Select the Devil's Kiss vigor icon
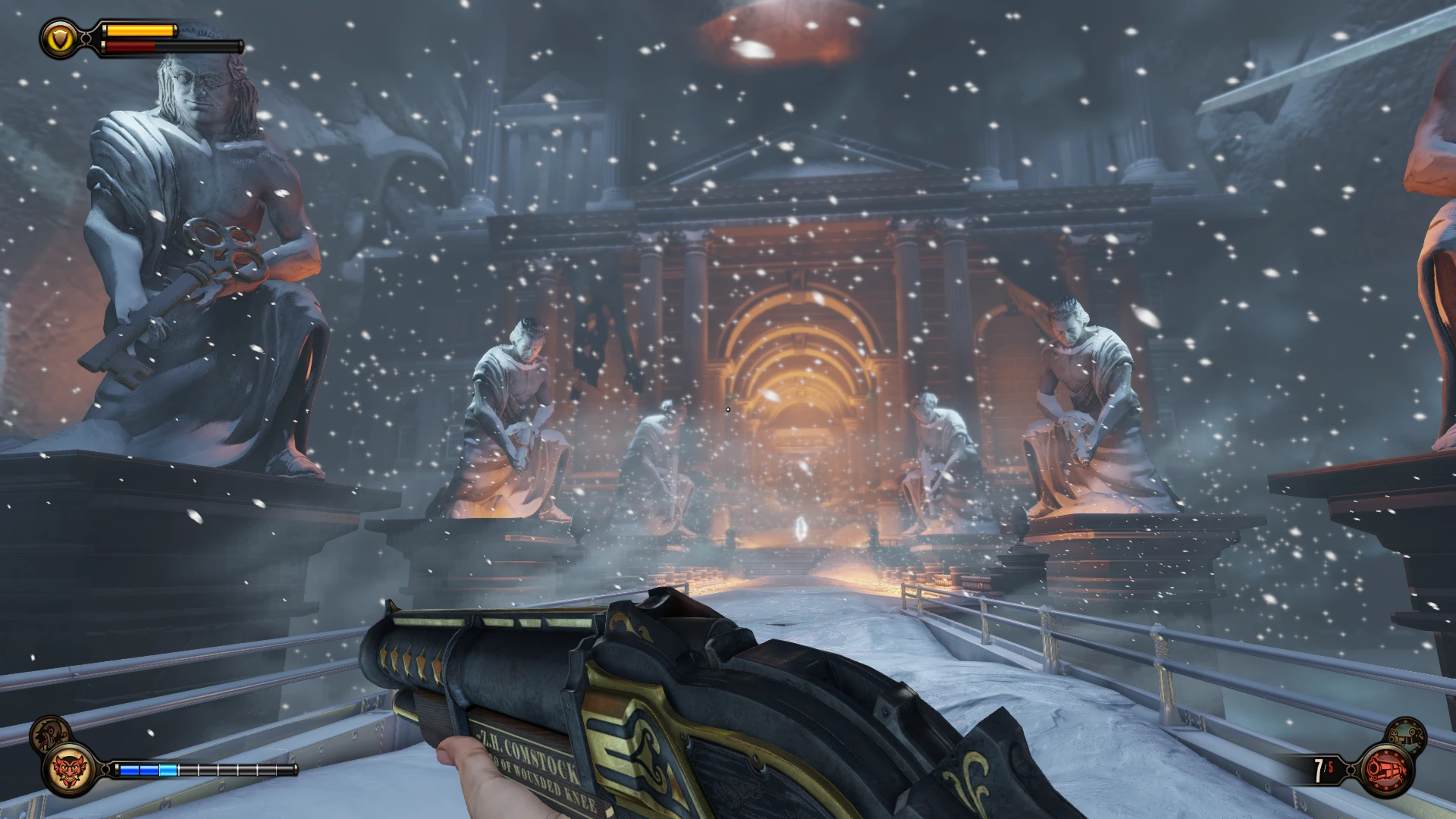1456x819 pixels. 69,769
